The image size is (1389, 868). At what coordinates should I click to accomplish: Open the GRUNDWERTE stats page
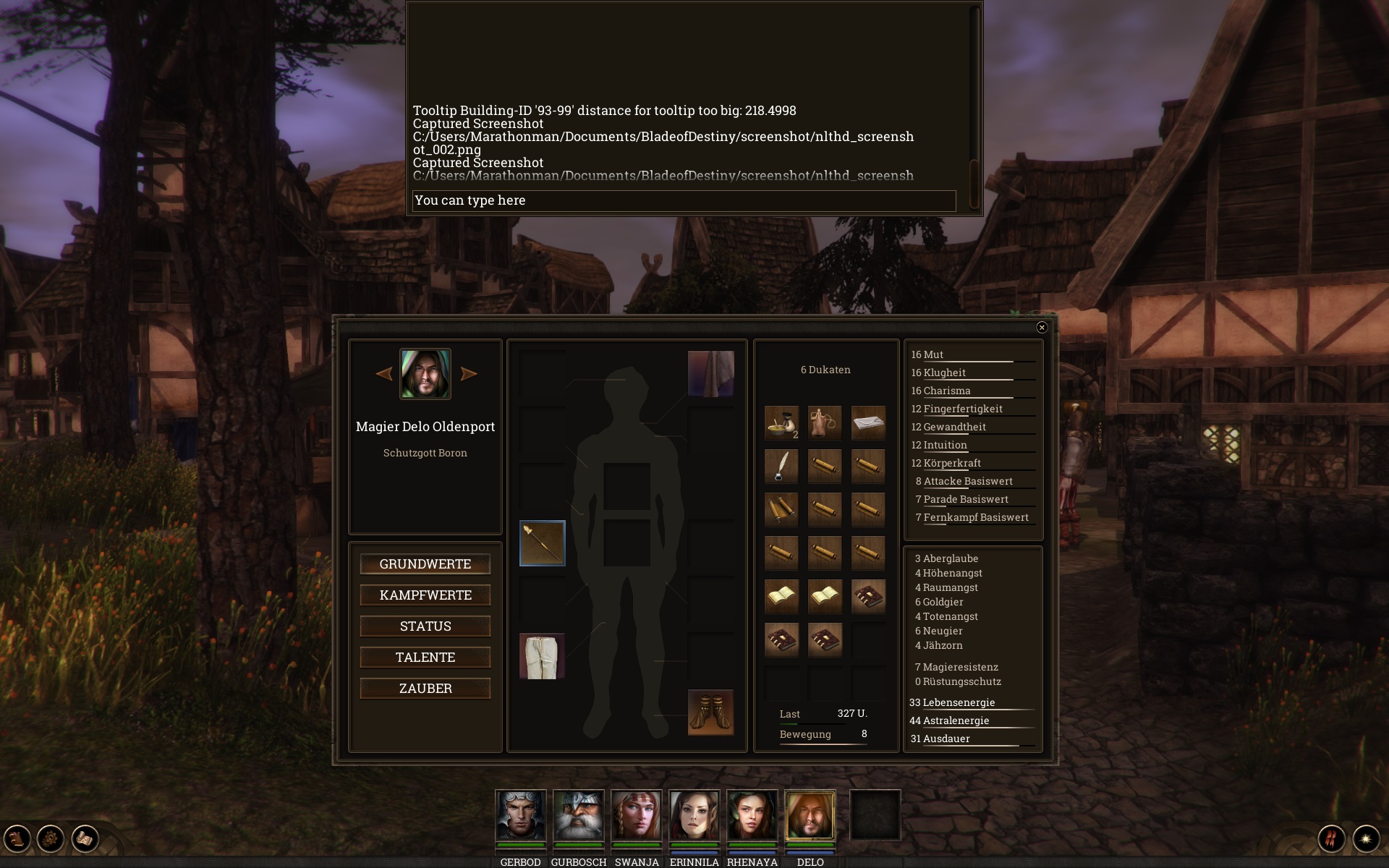click(x=425, y=564)
